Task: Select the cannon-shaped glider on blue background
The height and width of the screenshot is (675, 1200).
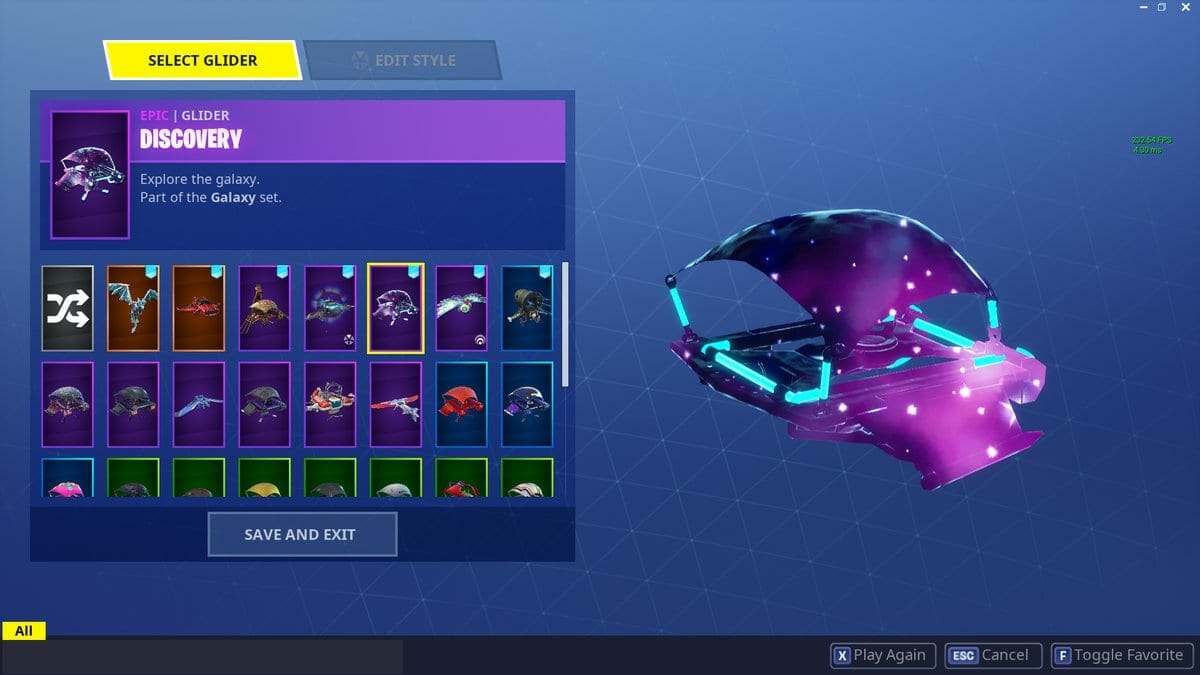Action: [x=526, y=308]
